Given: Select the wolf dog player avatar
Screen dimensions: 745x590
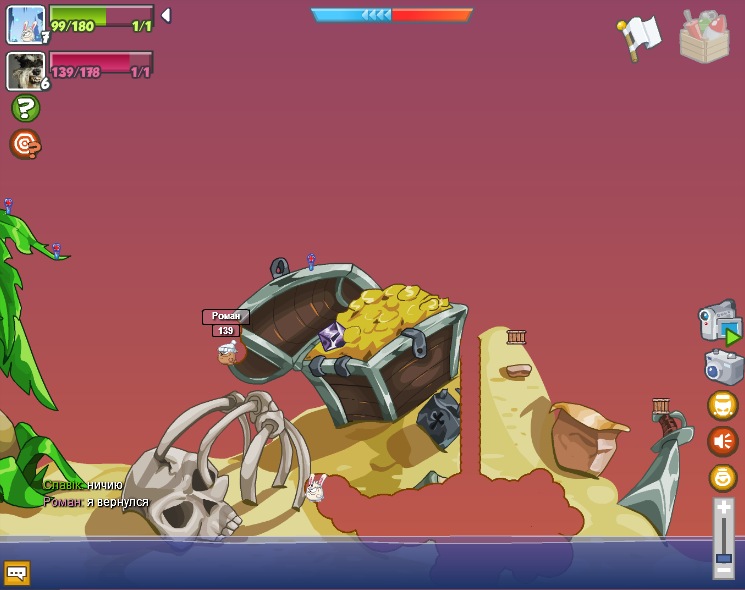Looking at the screenshot, I should coord(25,70).
